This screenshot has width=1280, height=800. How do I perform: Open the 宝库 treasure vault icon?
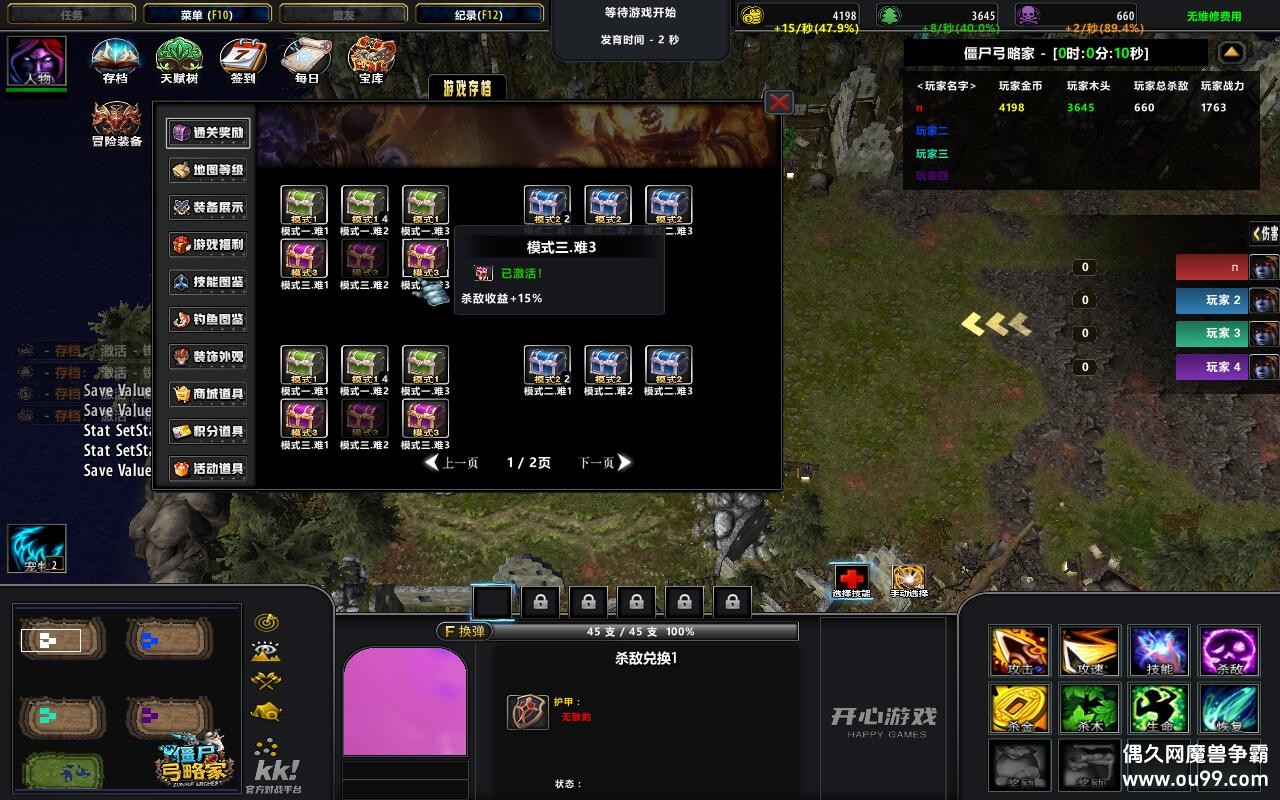coord(371,60)
